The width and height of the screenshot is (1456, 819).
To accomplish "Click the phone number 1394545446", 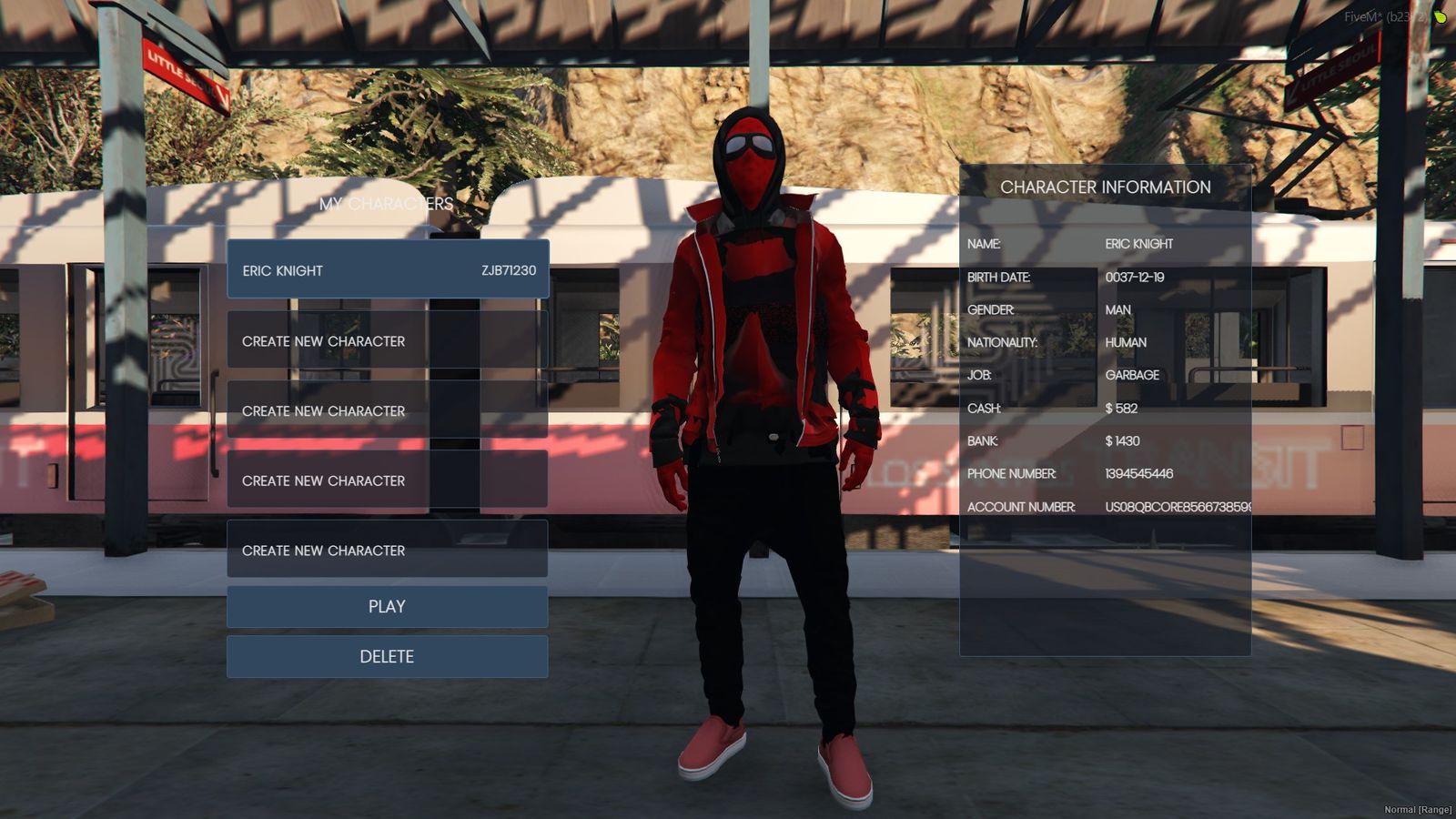I will [1137, 473].
